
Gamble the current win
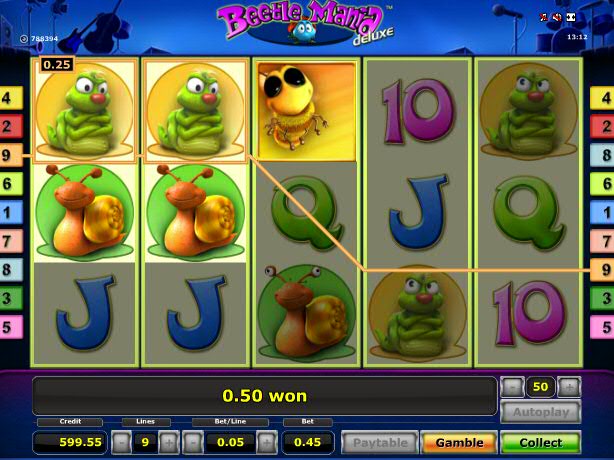point(459,442)
